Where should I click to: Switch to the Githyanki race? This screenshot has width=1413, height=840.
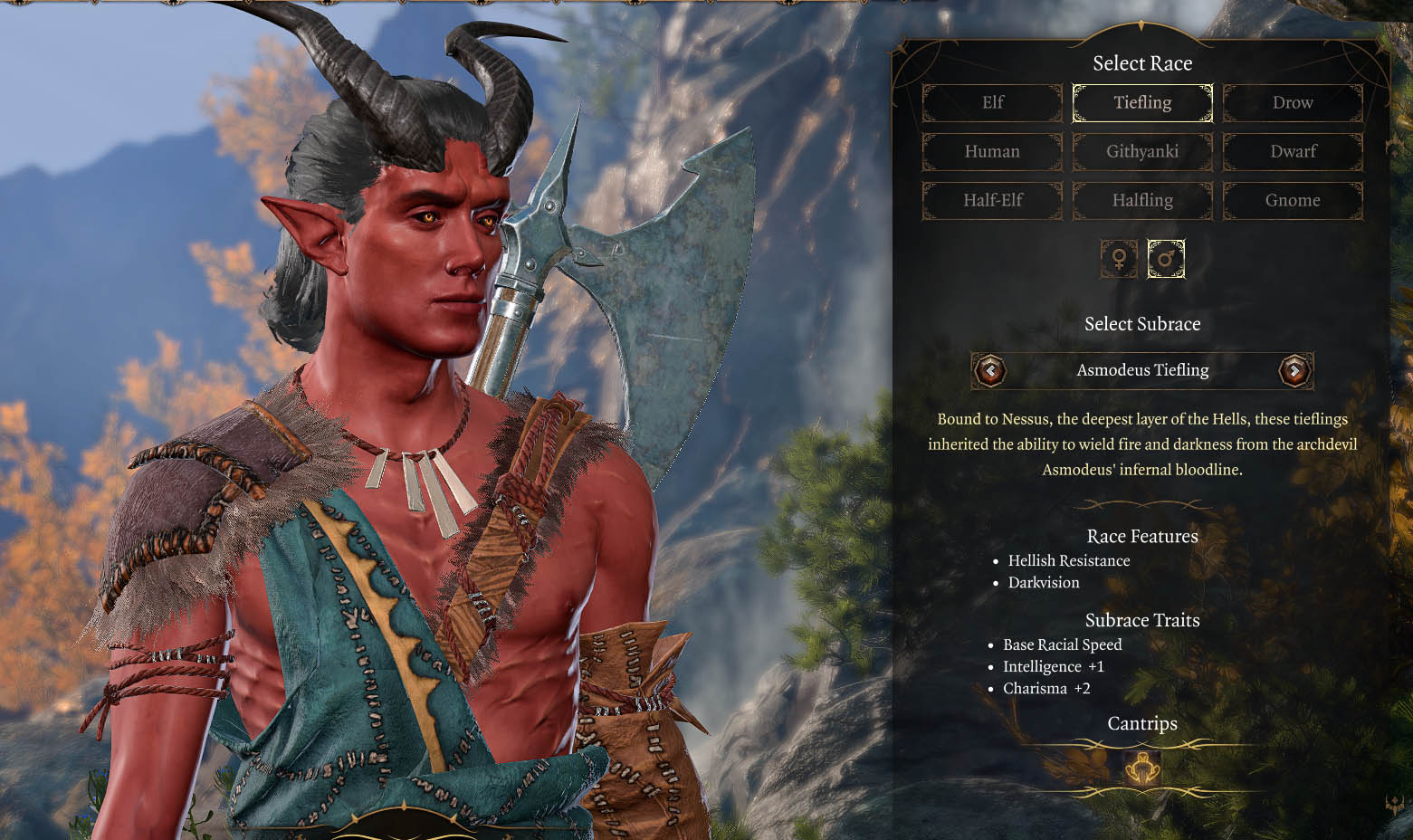click(1142, 151)
